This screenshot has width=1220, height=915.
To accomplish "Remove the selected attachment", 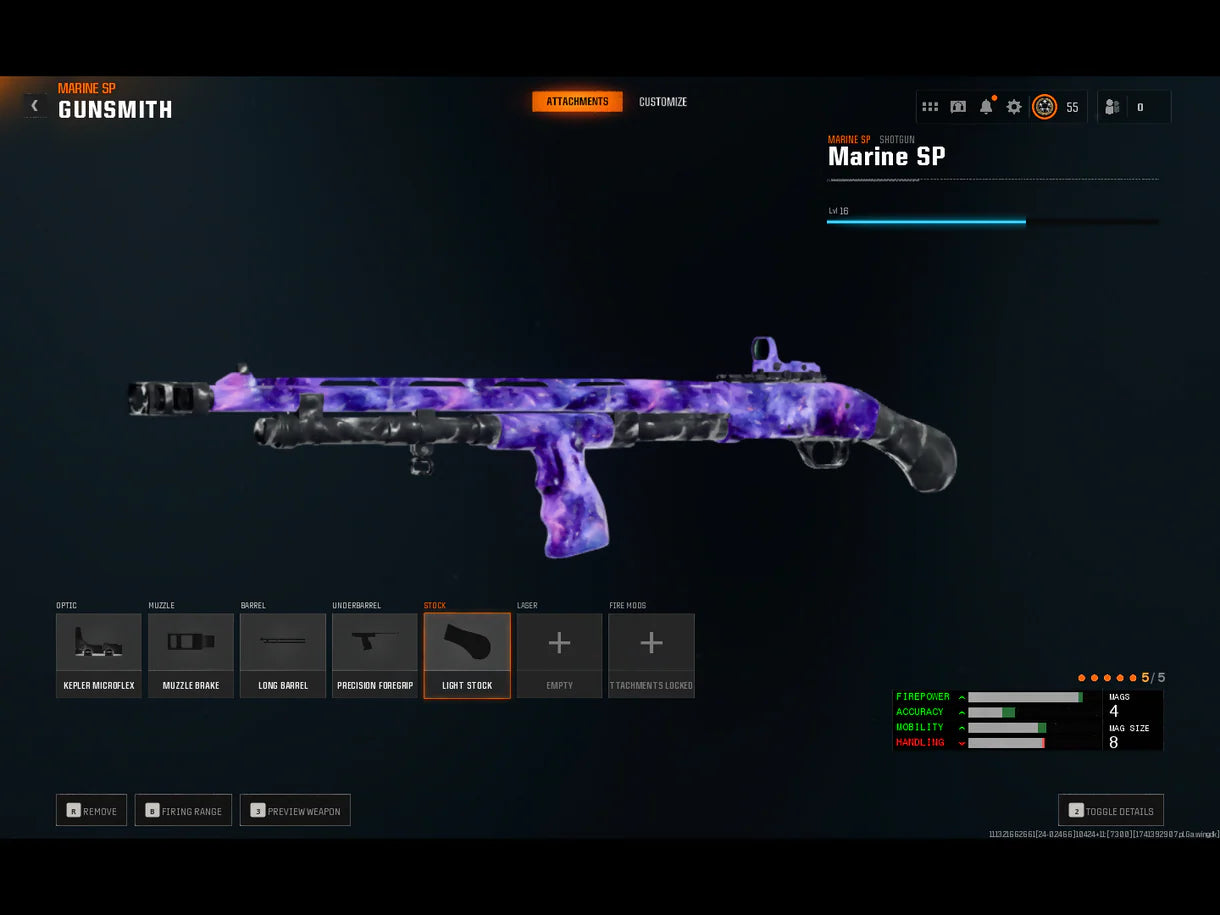I will 91,810.
